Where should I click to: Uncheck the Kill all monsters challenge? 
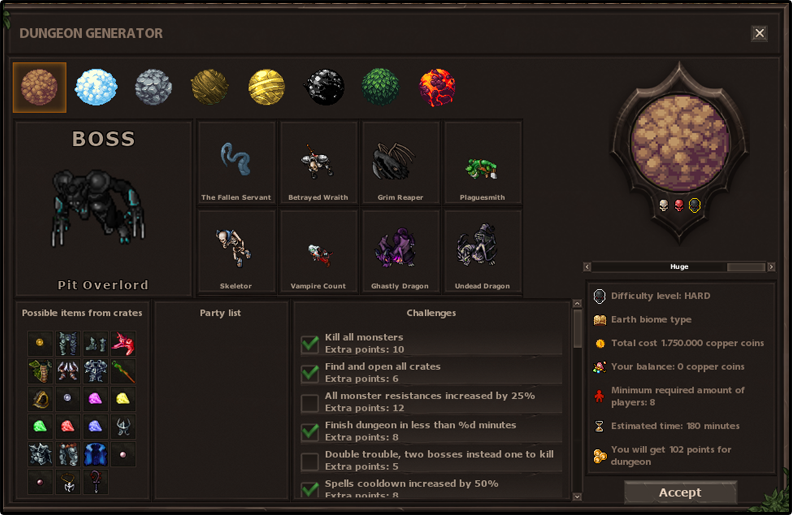[x=310, y=344]
